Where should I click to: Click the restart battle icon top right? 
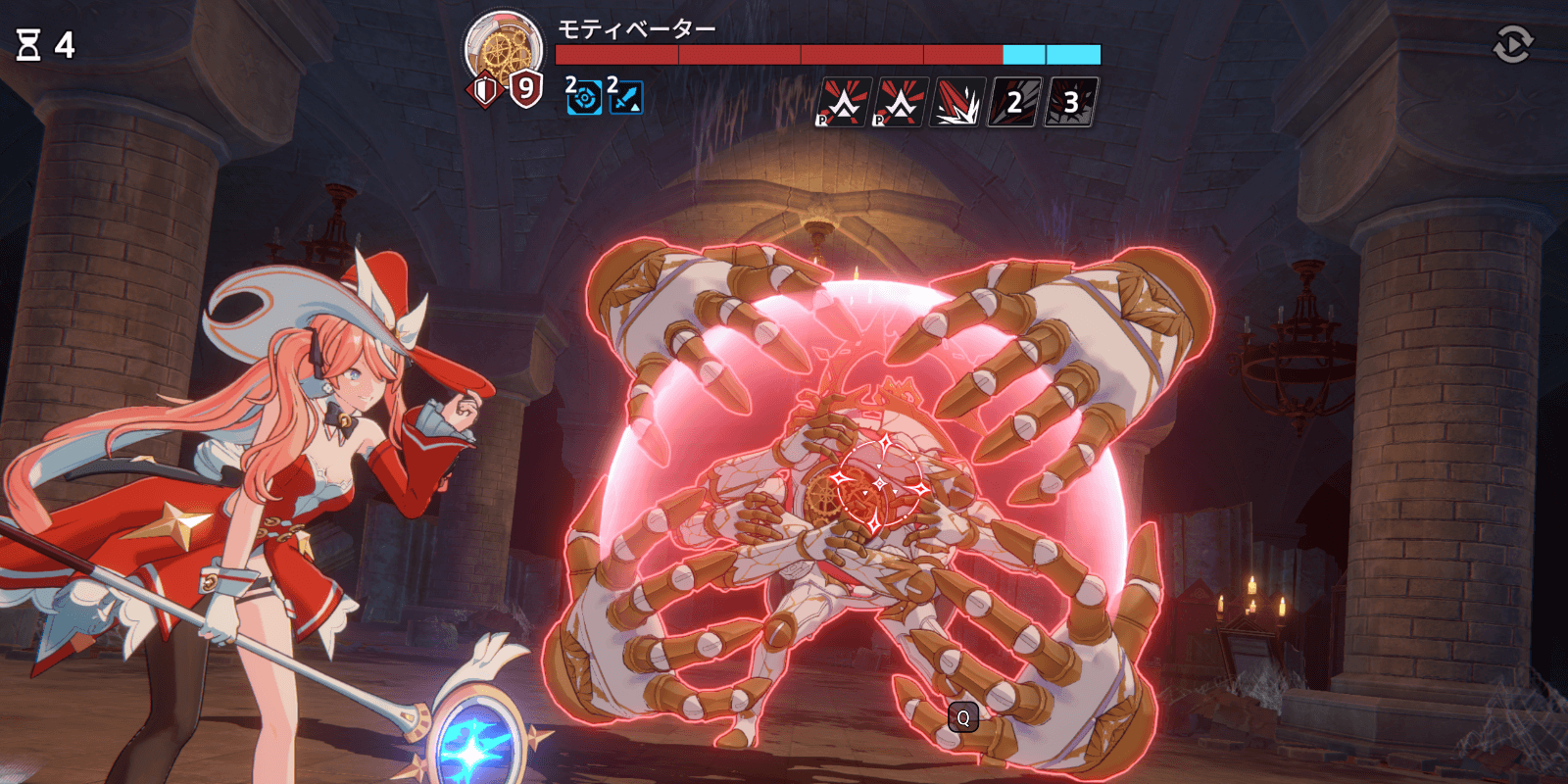click(x=1514, y=42)
